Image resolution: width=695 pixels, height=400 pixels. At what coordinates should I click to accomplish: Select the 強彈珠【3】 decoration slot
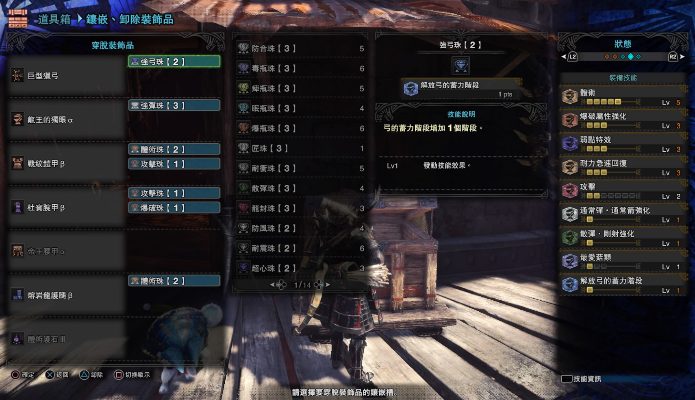point(173,105)
